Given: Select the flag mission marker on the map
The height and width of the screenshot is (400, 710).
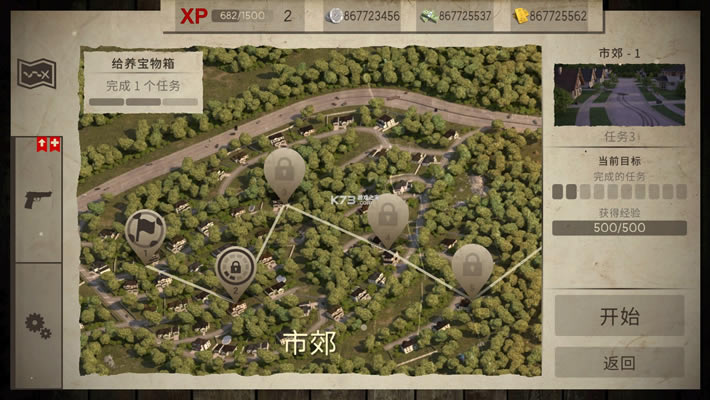Looking at the screenshot, I should 145,231.
